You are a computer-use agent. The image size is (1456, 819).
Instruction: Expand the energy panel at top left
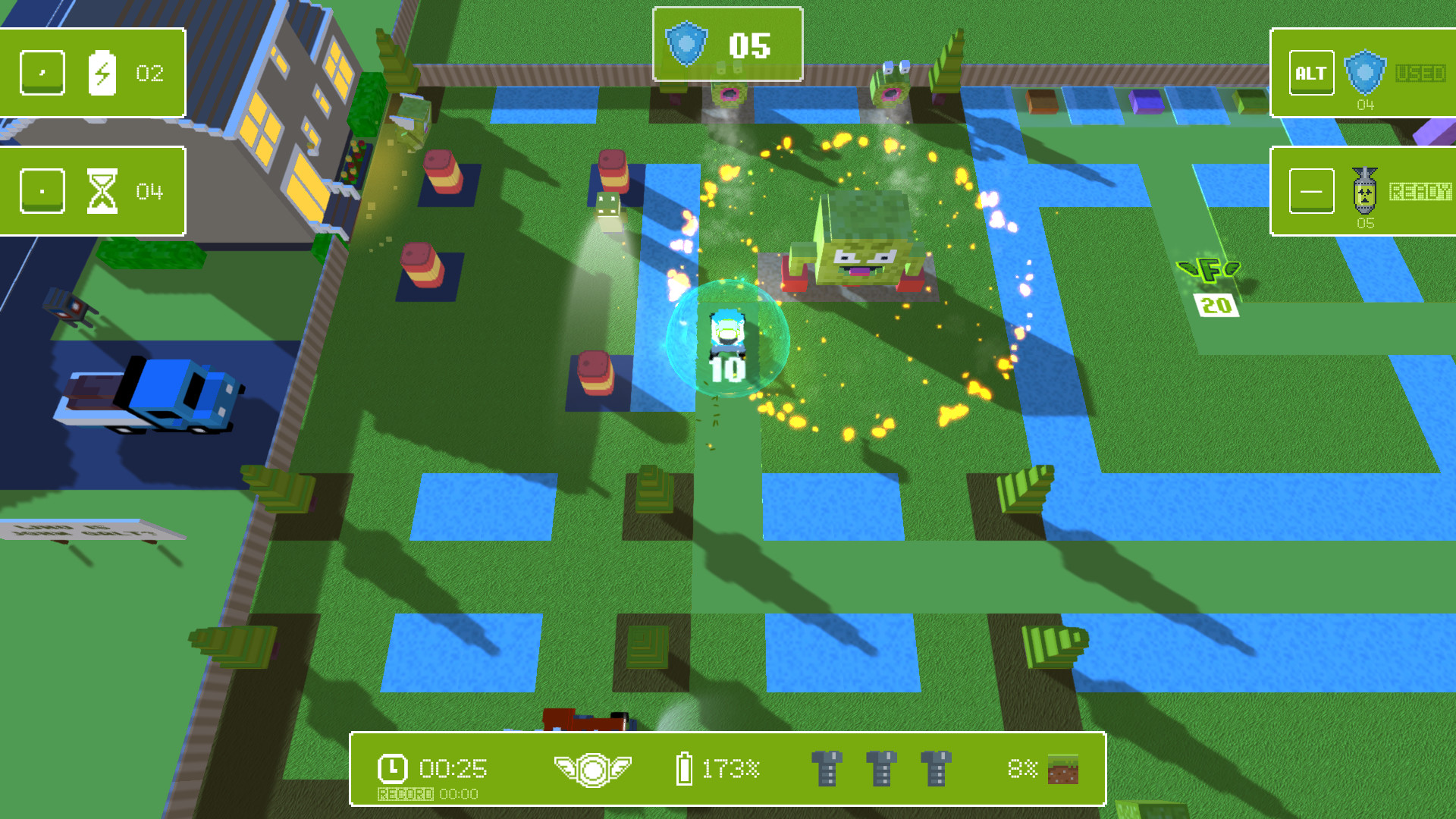[91, 72]
